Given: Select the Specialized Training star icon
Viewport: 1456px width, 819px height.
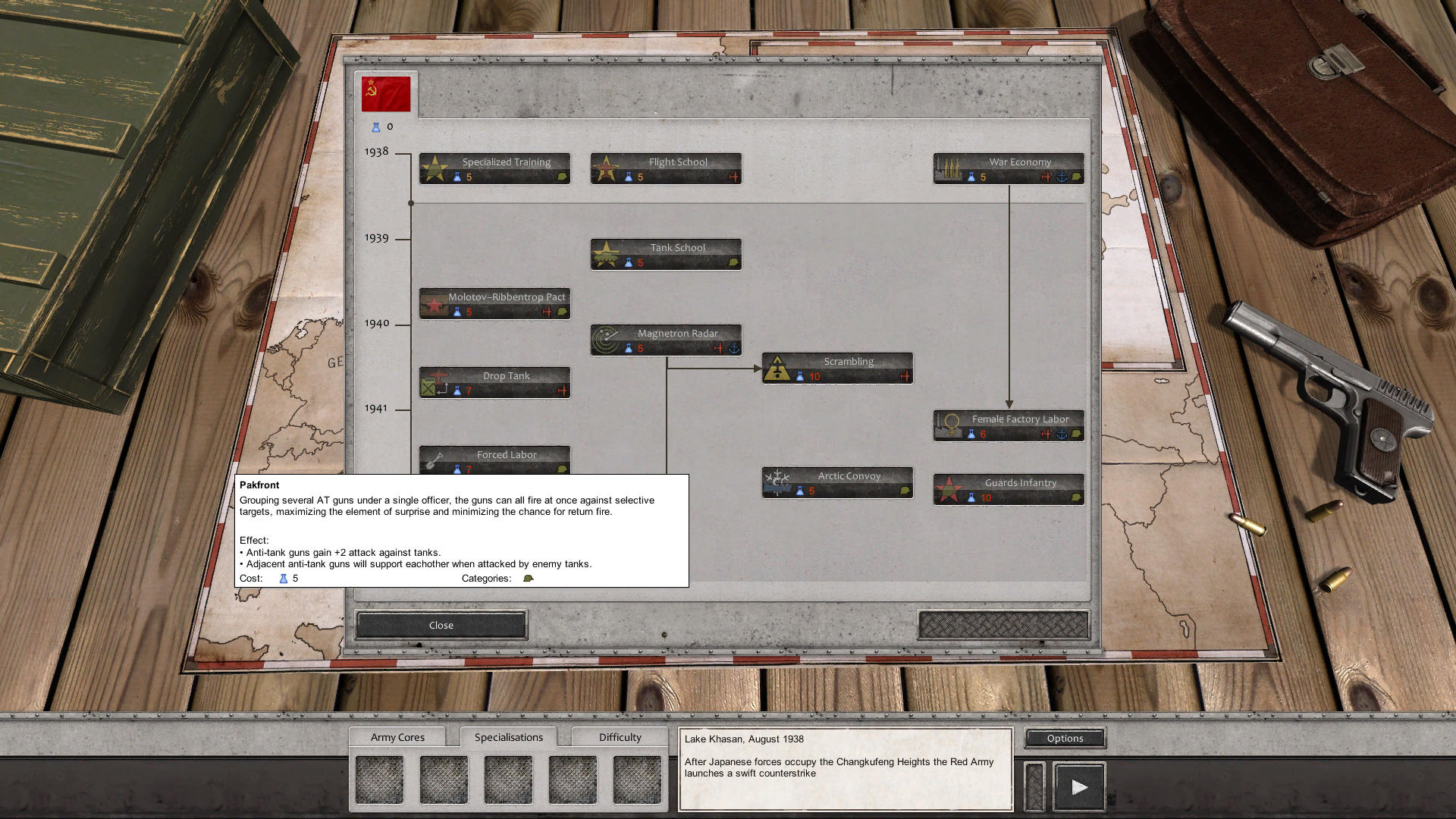Looking at the screenshot, I should (x=435, y=167).
